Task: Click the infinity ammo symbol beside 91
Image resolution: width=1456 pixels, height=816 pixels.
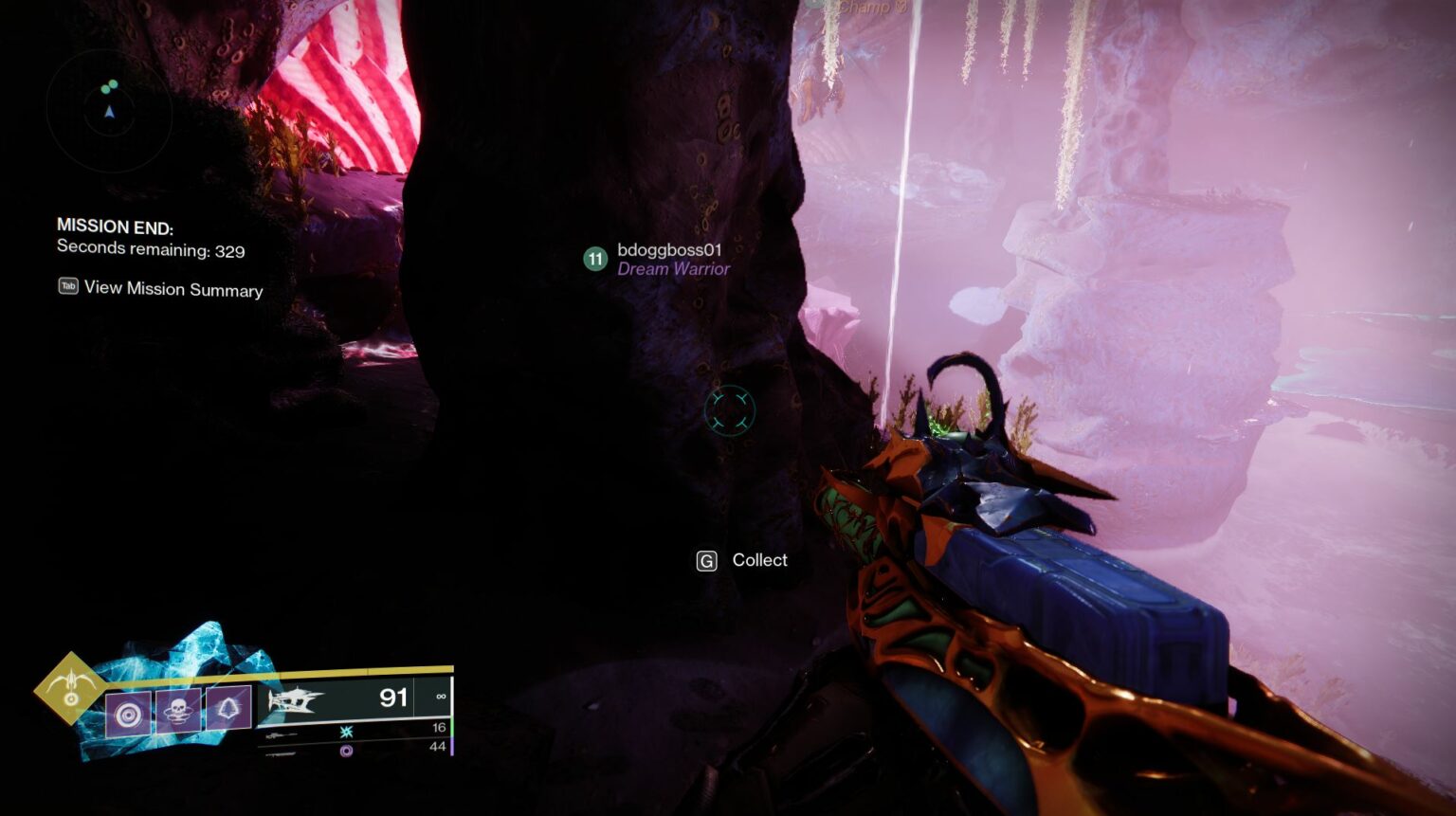Action: tap(440, 697)
